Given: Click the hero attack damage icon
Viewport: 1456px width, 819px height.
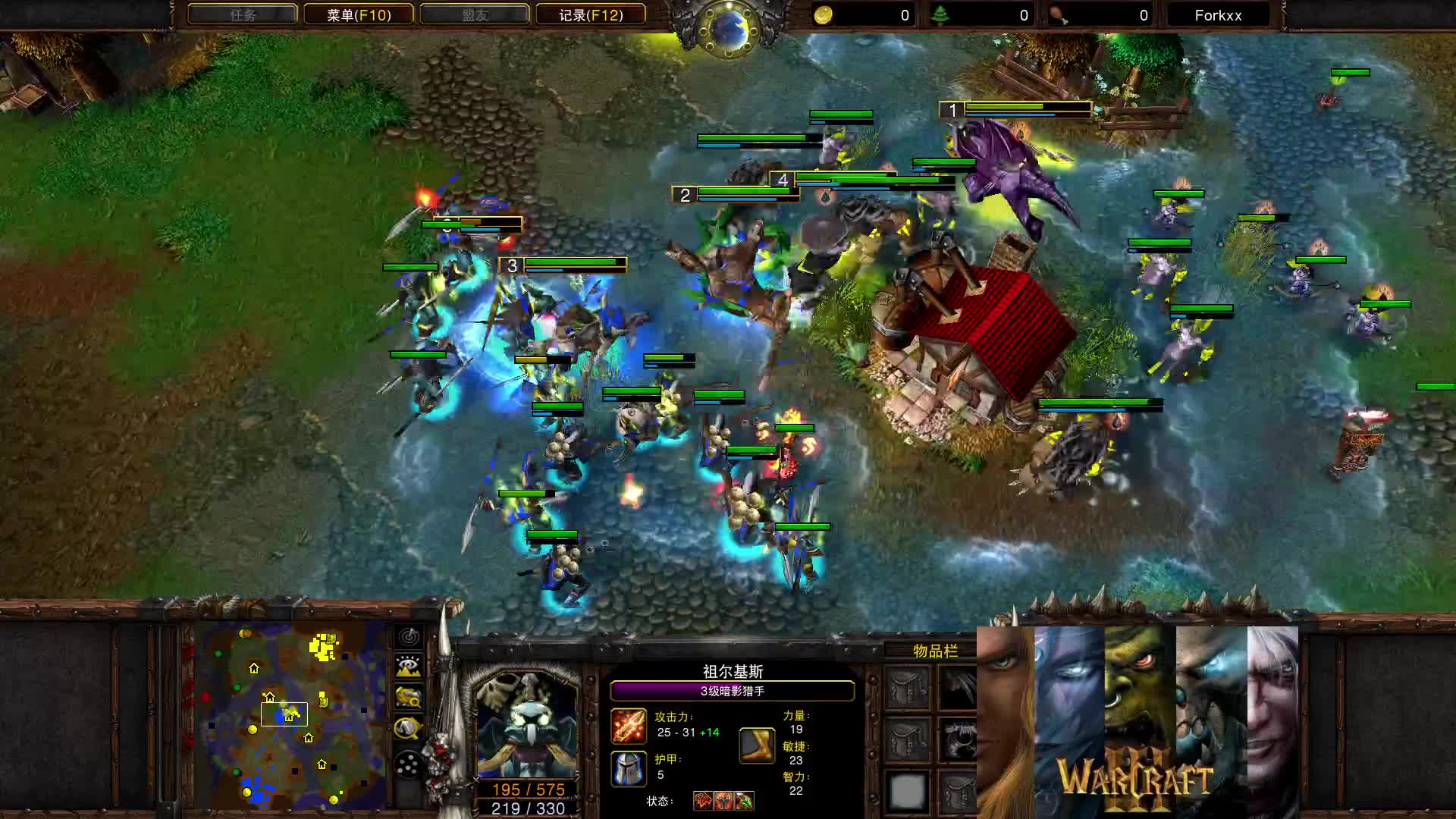Looking at the screenshot, I should 629,726.
